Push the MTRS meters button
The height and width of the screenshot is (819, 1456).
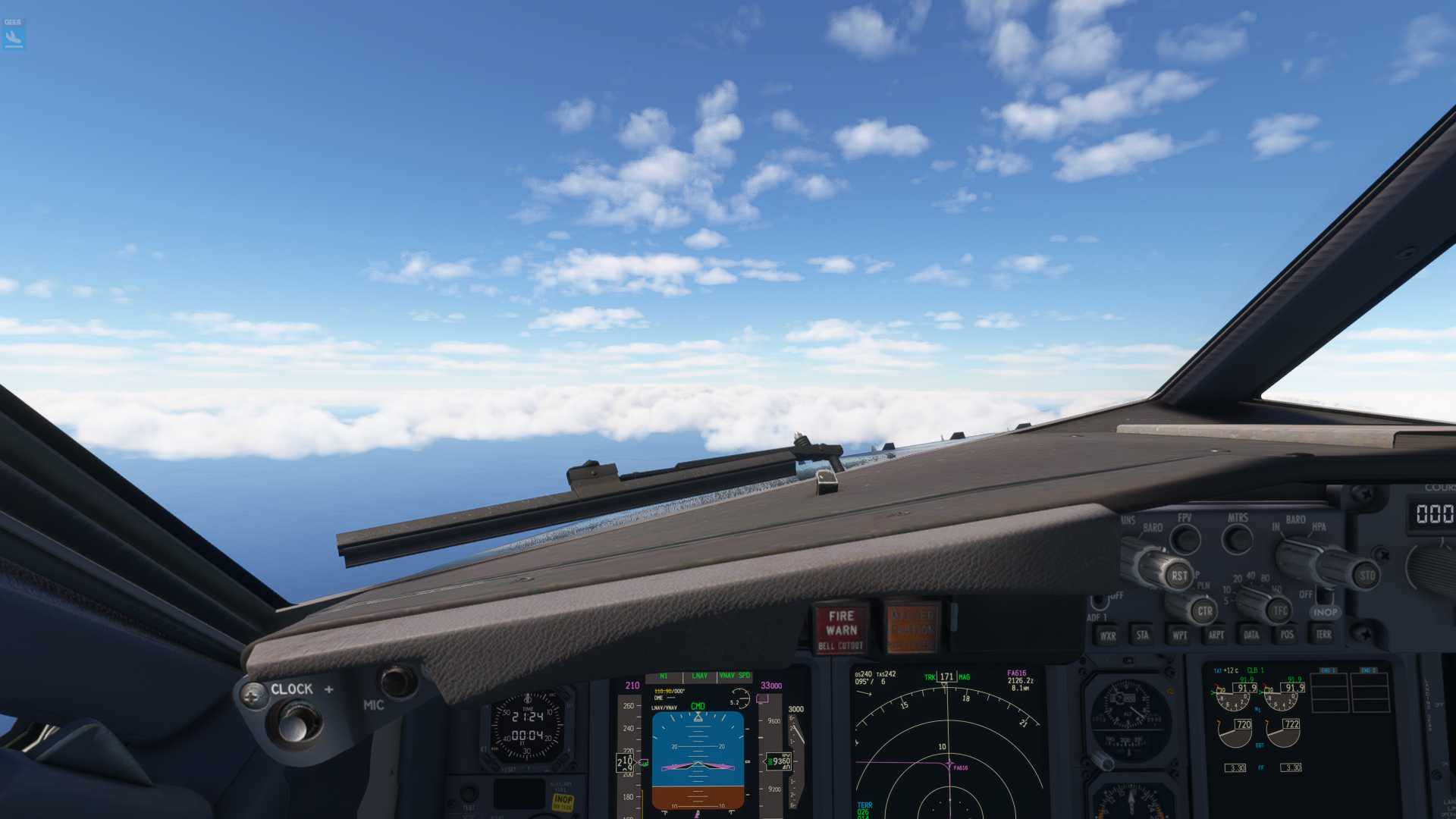coord(1238,539)
